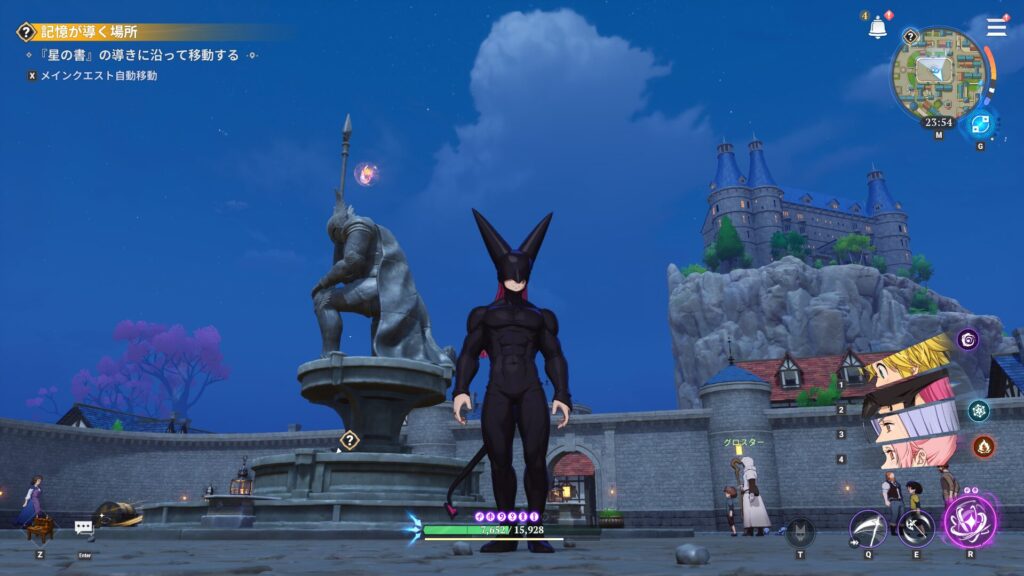This screenshot has width=1024, height=576.
Task: Open the notification bell
Action: coord(877,27)
